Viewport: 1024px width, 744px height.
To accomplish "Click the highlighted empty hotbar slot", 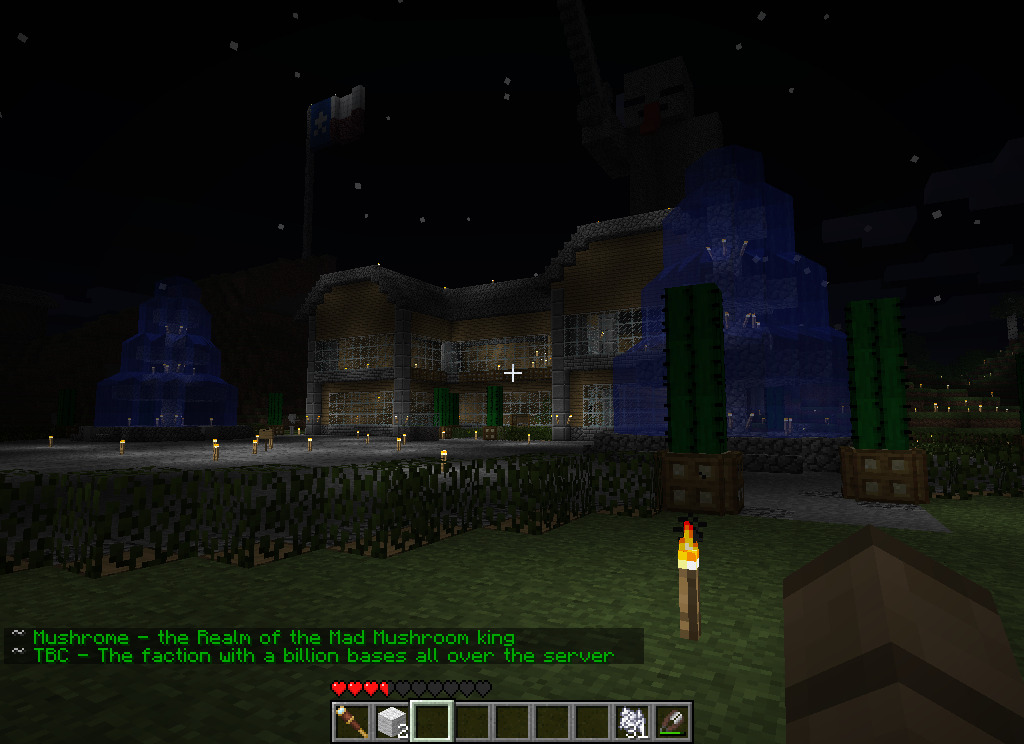I will 432,721.
